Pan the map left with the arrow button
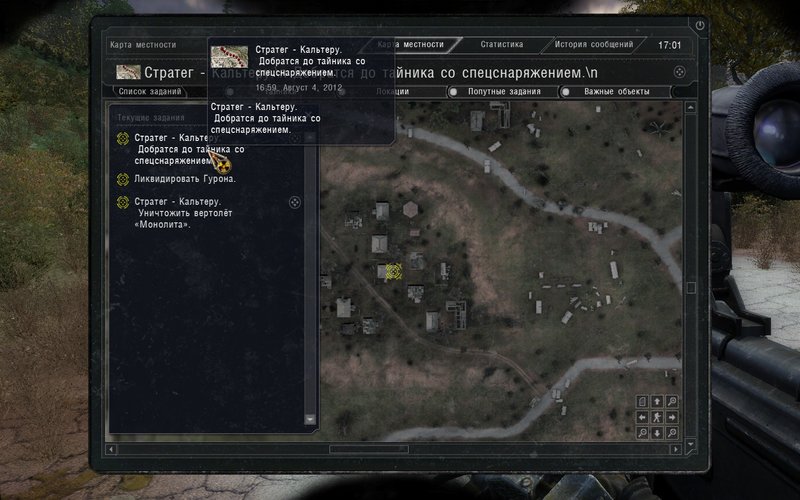800x500 pixels. click(642, 417)
